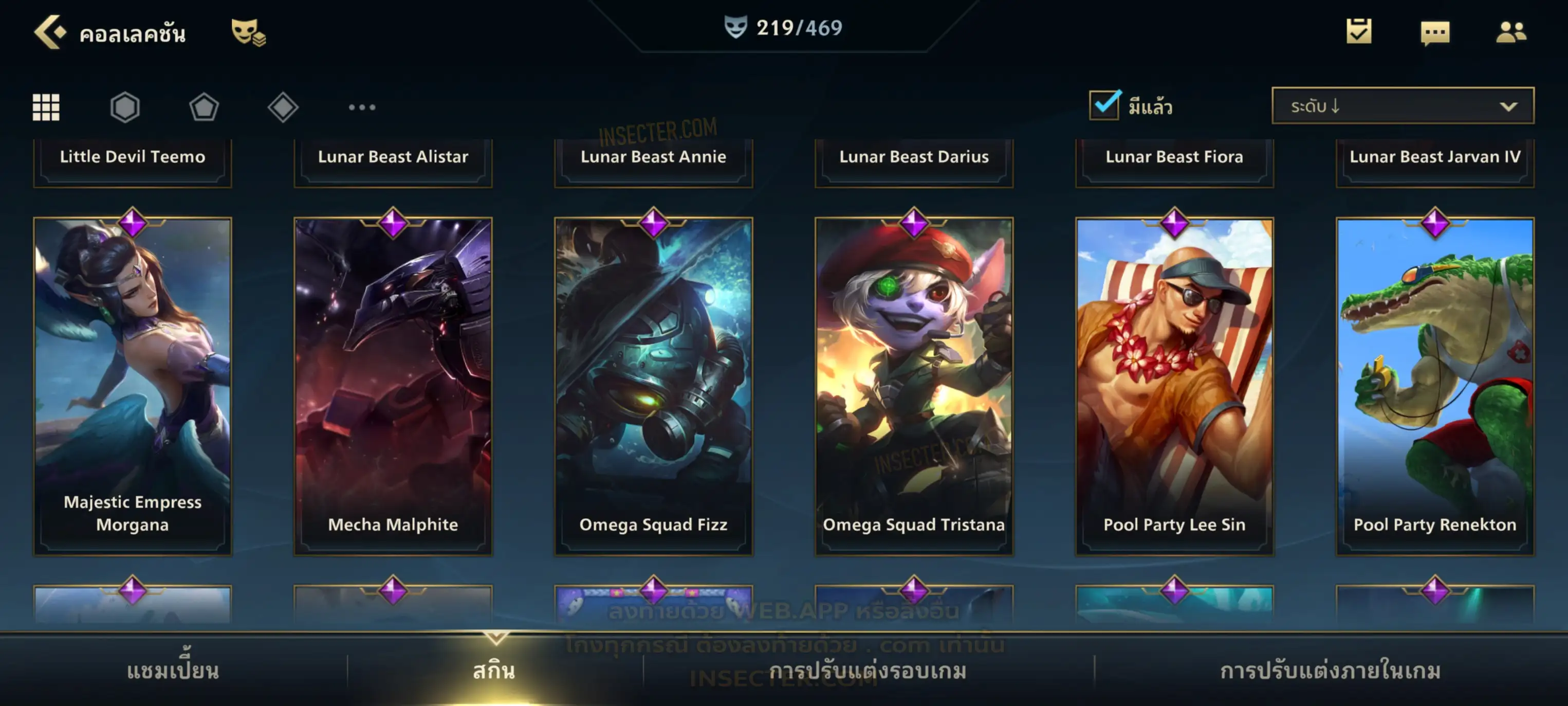Open the mask and coins icon

[248, 32]
